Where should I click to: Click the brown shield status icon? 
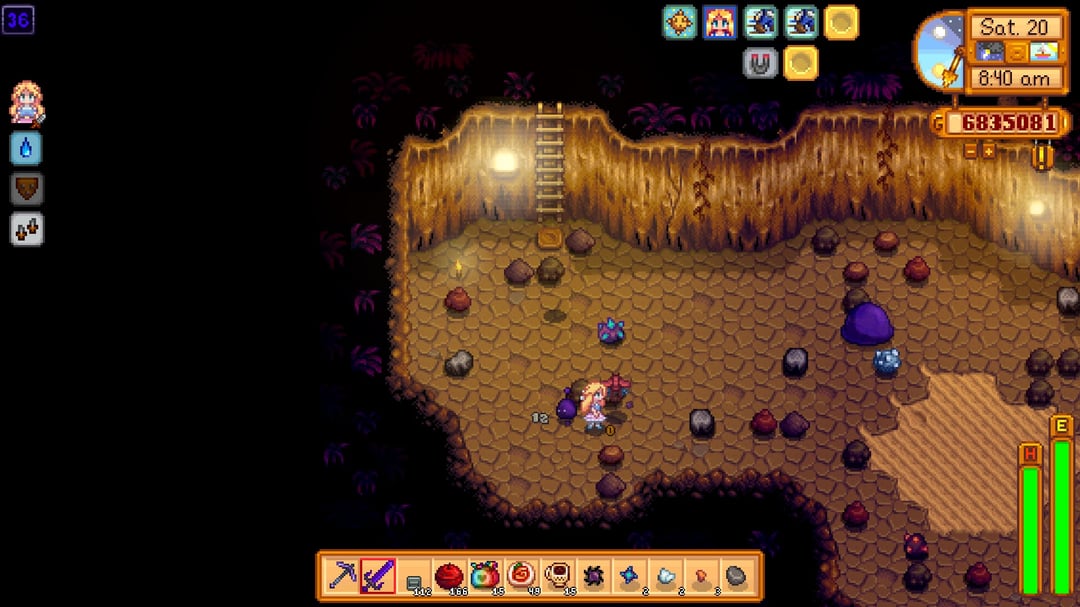26,189
